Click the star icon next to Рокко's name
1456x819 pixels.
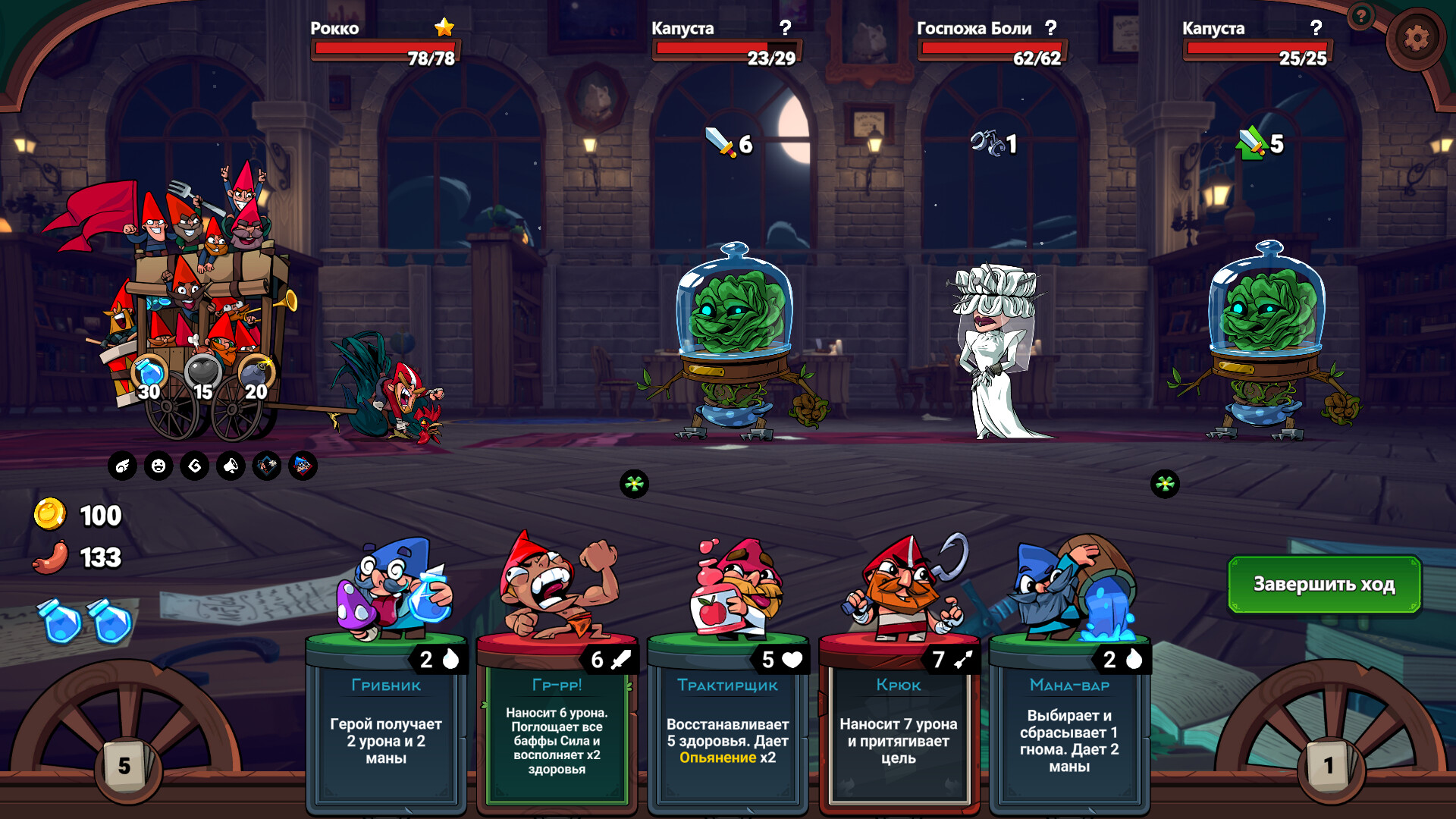(443, 29)
